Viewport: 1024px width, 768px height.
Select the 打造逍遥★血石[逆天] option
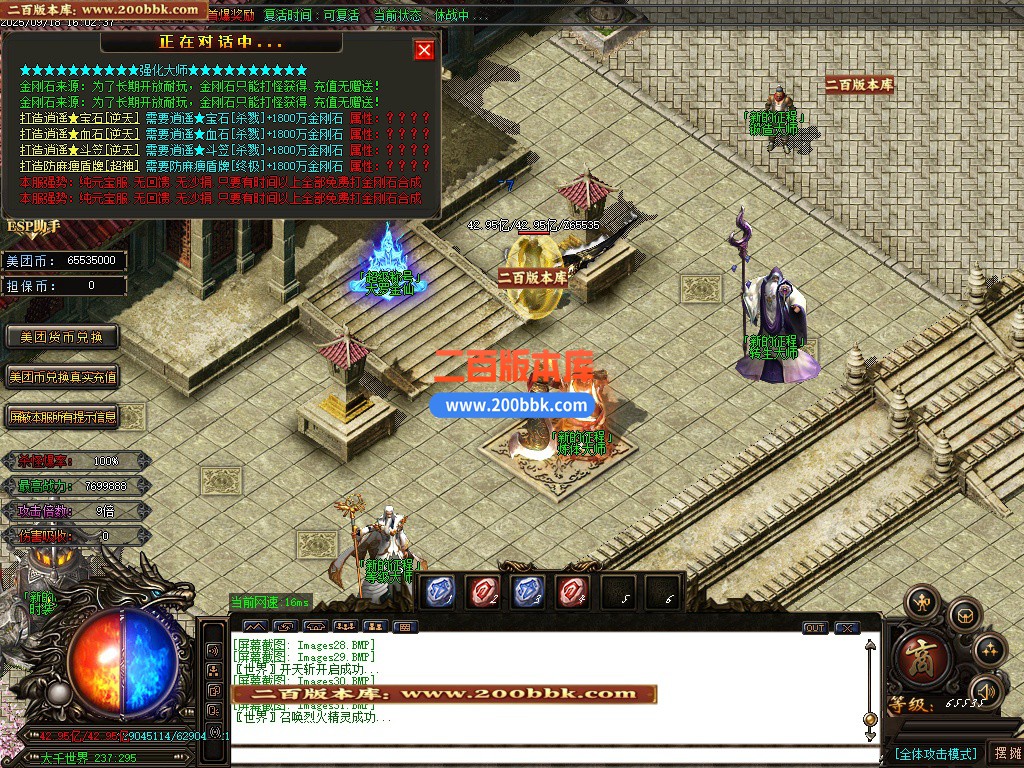click(80, 134)
